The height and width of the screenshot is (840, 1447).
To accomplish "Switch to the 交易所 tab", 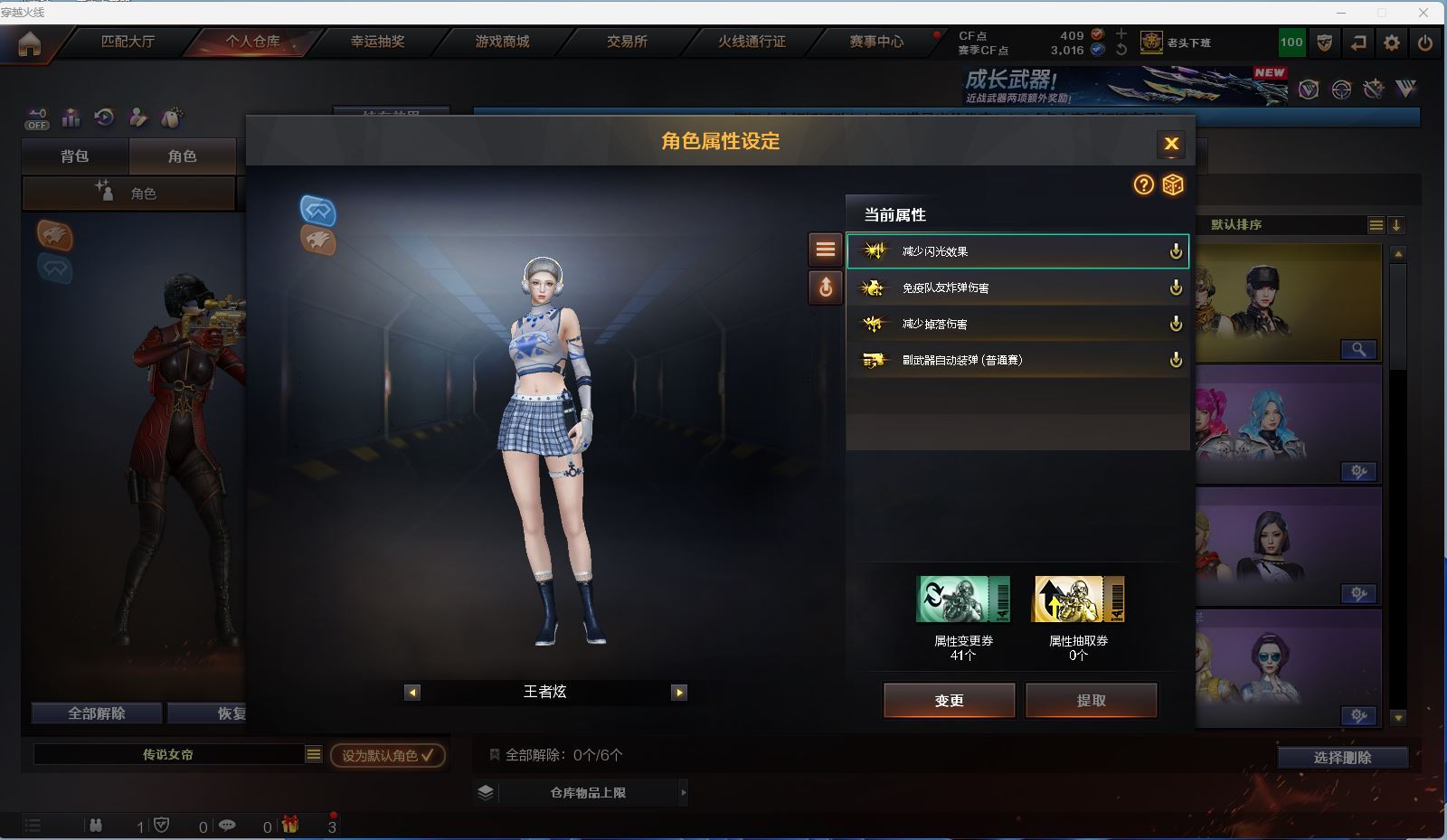I will coord(627,42).
